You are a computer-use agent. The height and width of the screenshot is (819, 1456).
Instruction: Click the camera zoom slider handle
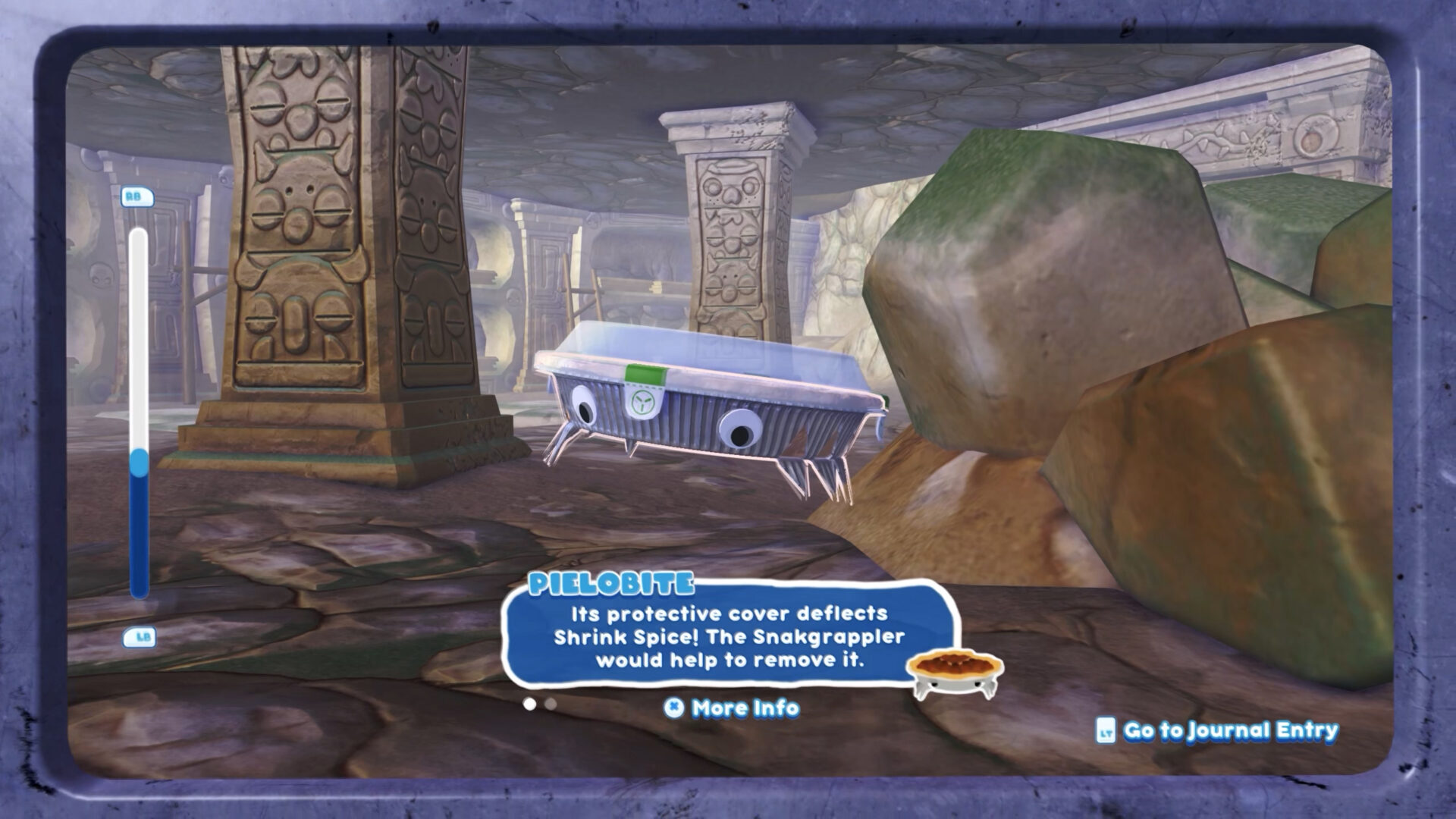point(139,463)
